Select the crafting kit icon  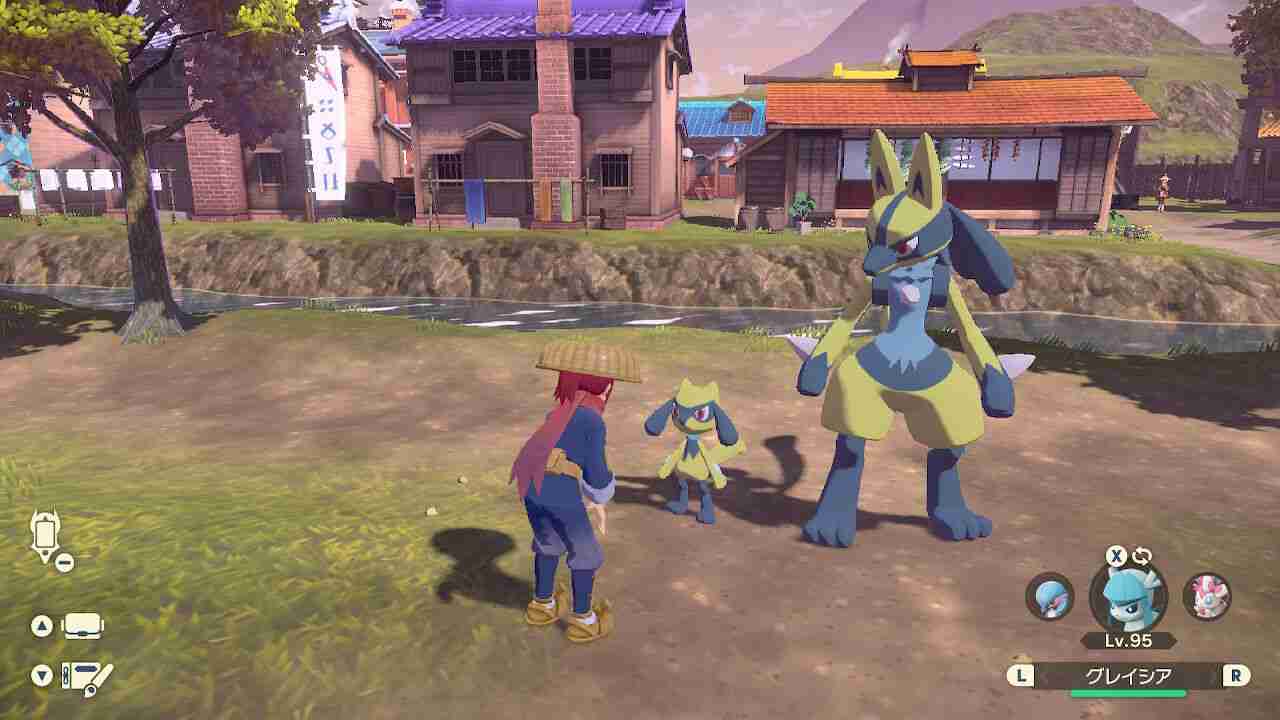[x=83, y=677]
